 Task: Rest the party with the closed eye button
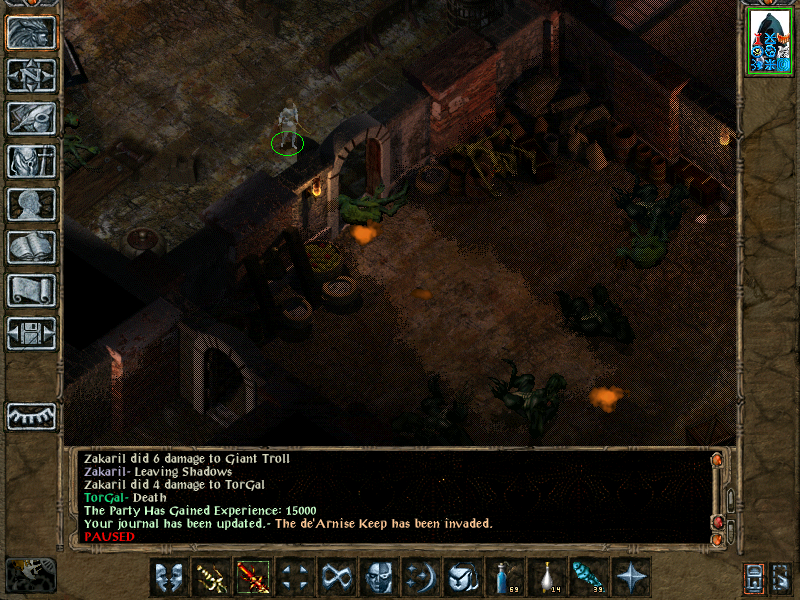pos(31,416)
